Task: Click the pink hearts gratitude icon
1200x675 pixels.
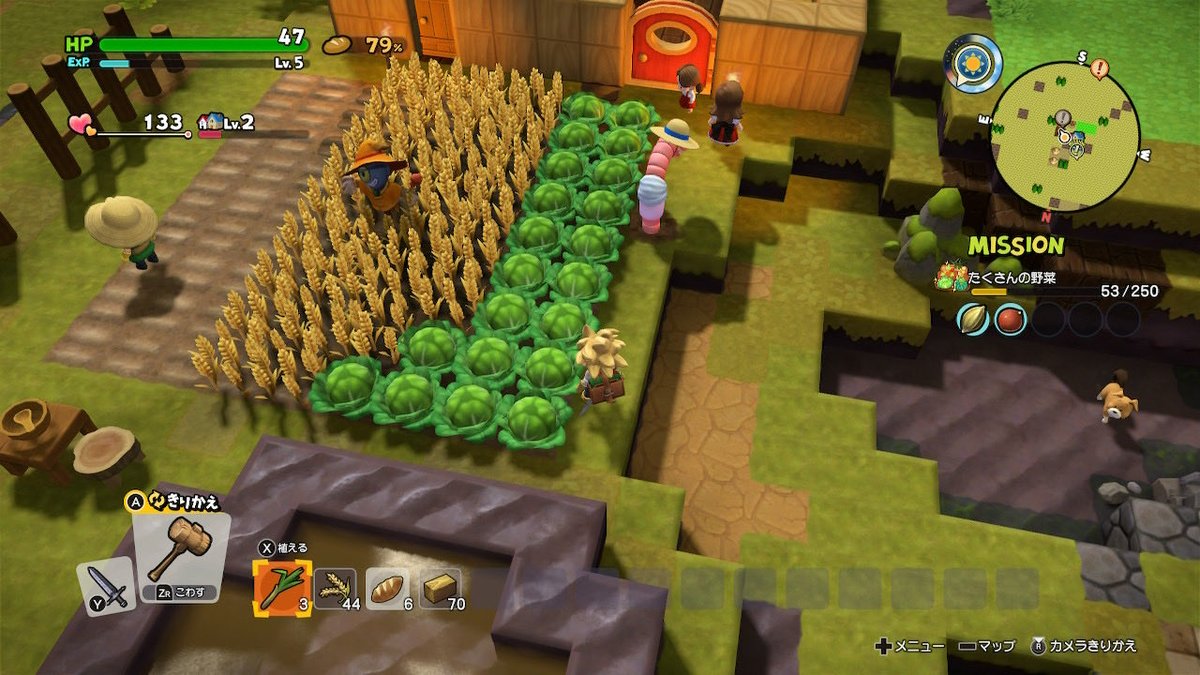Action: tap(82, 124)
